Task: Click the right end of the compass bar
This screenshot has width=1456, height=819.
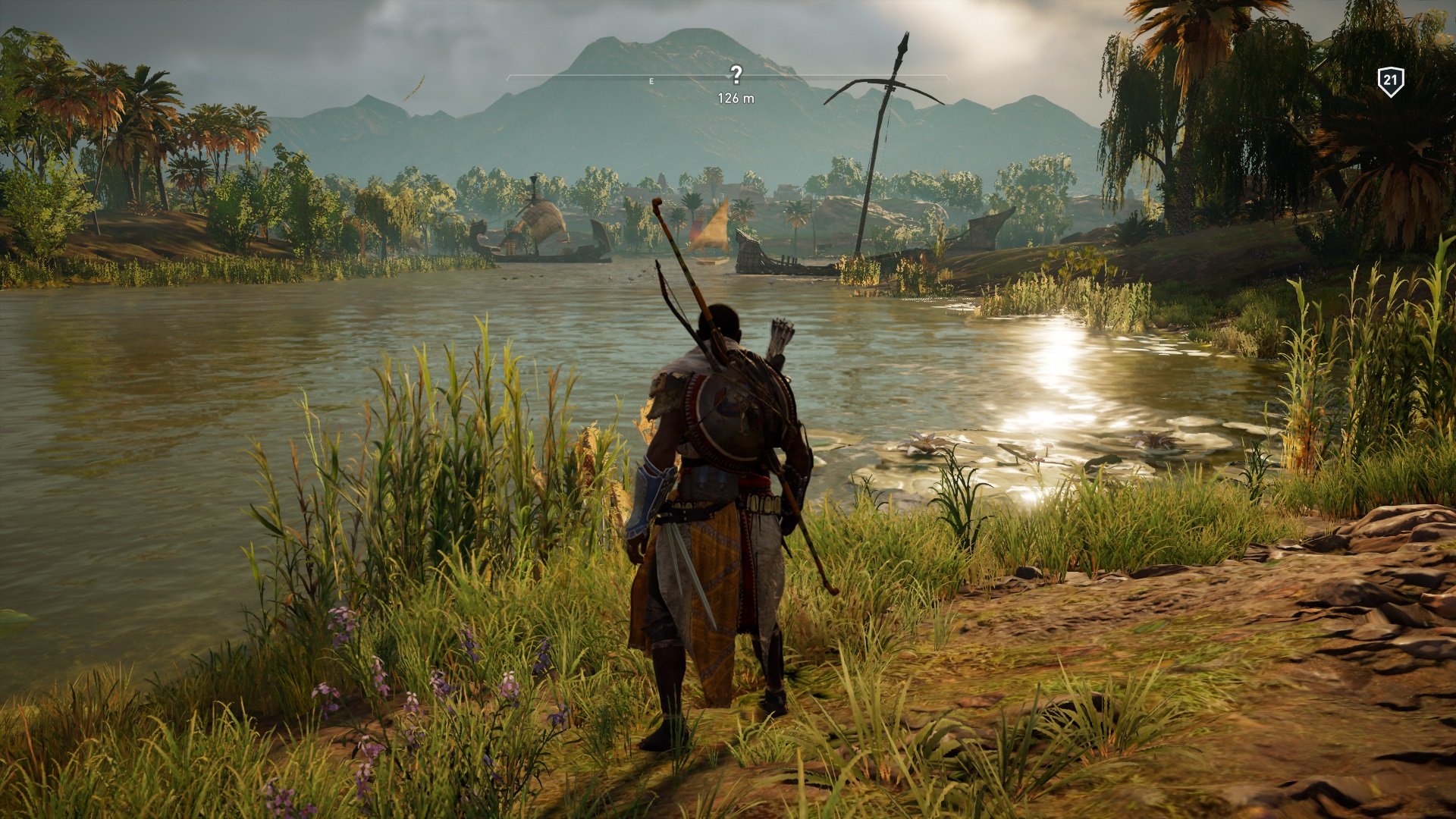Action: point(948,76)
